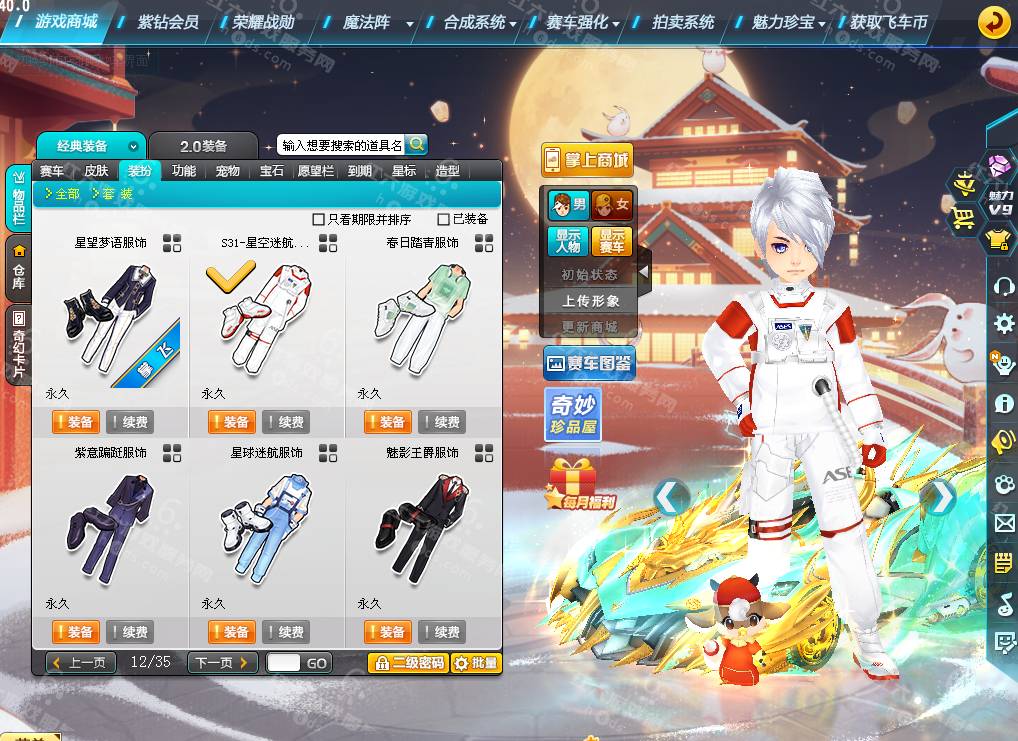This screenshot has height=741, width=1018.
Task: Open the 拍卖系统 menu
Action: [x=683, y=21]
